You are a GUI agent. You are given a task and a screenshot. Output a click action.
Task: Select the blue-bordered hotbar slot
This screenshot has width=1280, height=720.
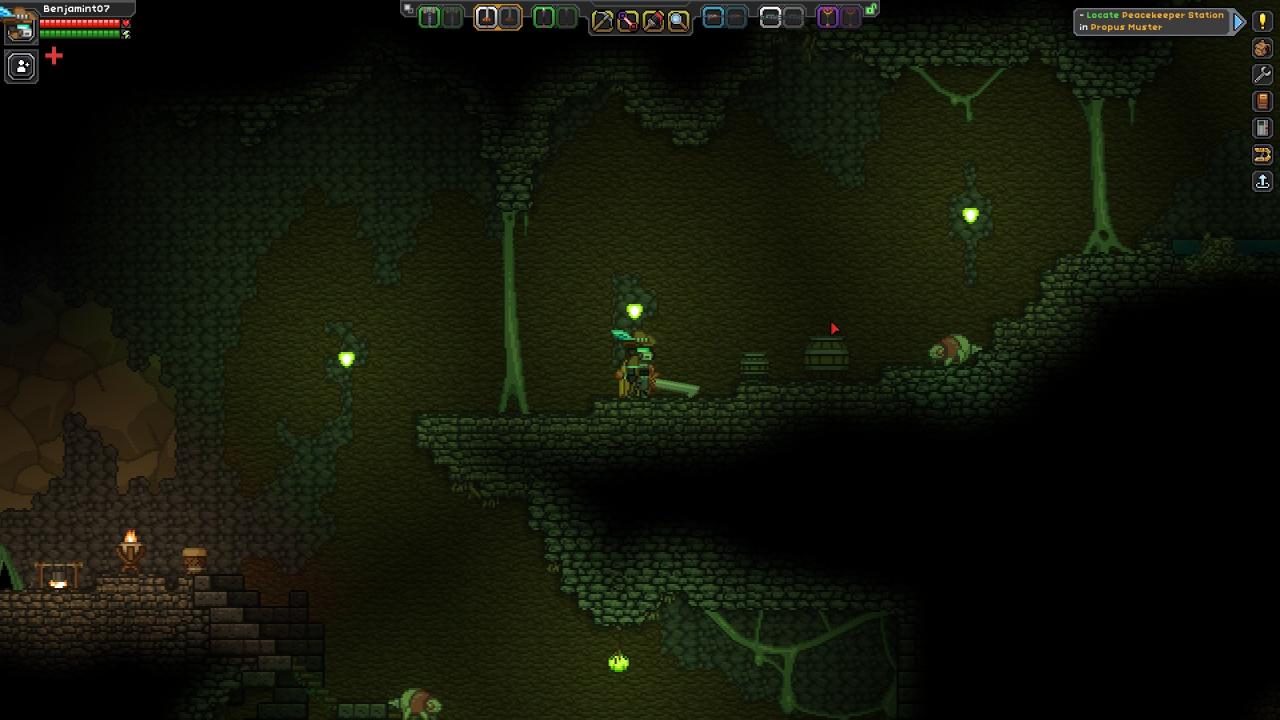713,17
